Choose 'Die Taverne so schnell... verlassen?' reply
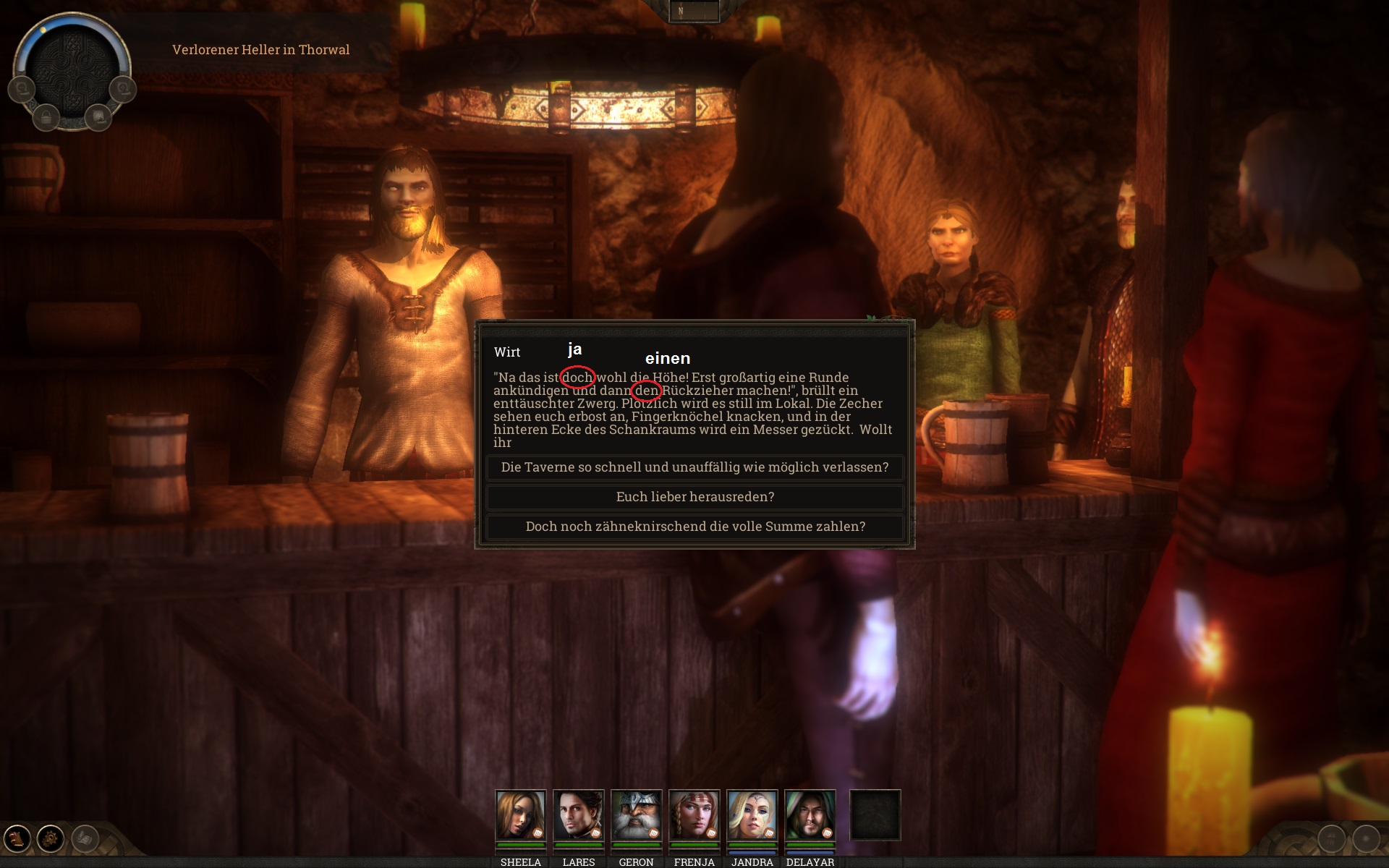 point(694,467)
